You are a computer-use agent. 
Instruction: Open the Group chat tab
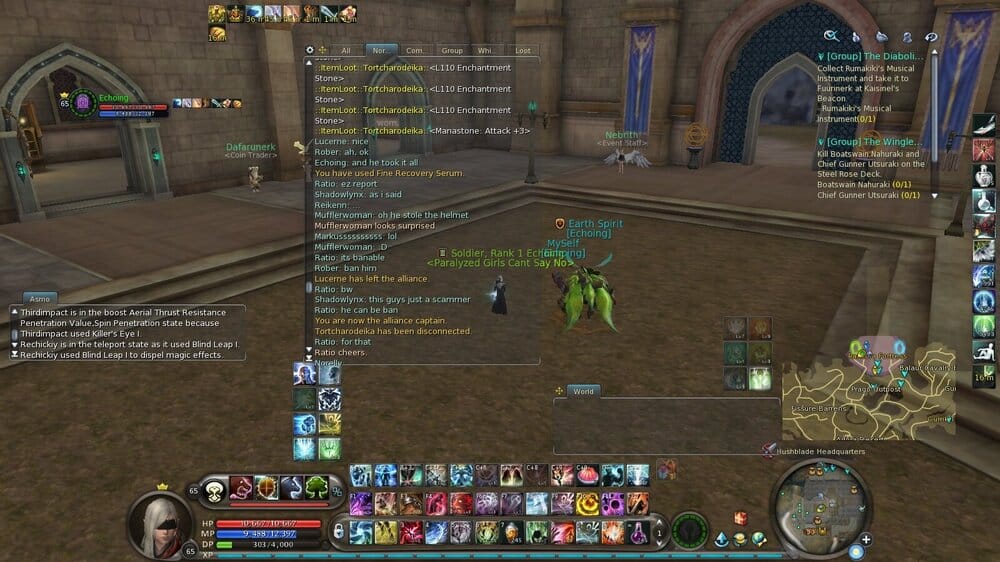tap(452, 50)
